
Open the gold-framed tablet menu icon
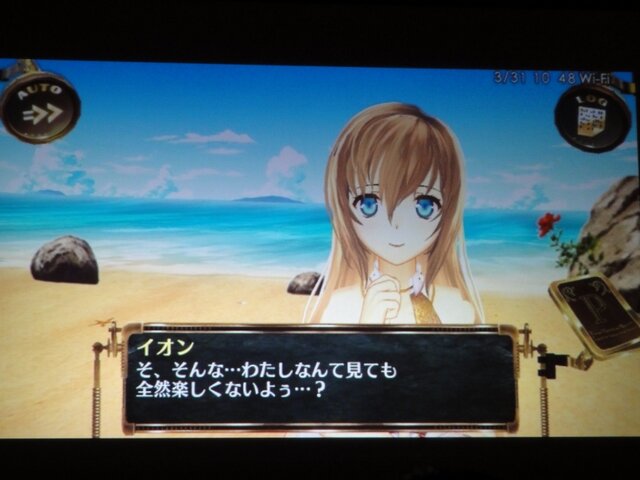pyautogui.click(x=596, y=313)
